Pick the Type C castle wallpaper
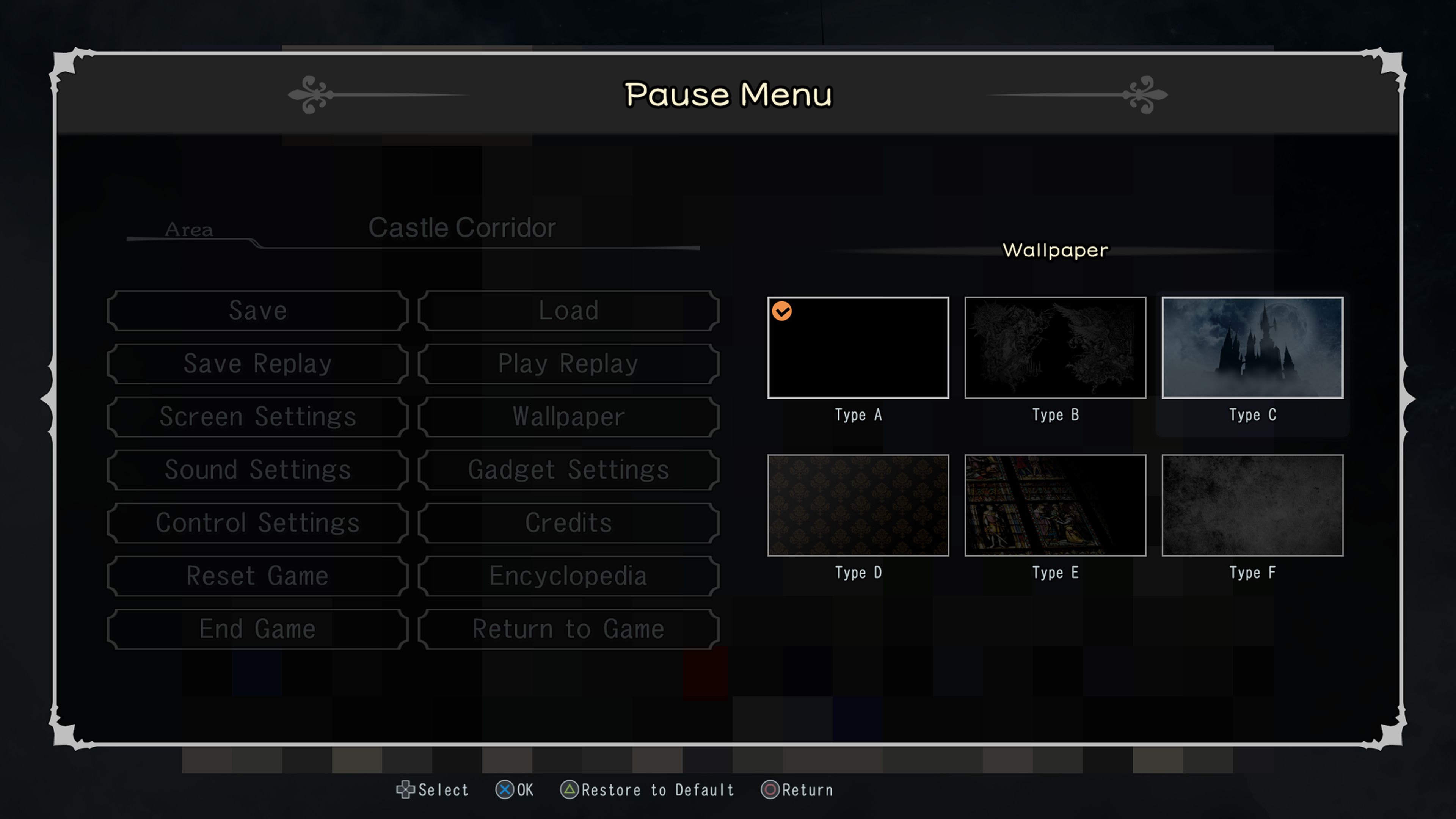This screenshot has height=819, width=1456. coord(1252,348)
